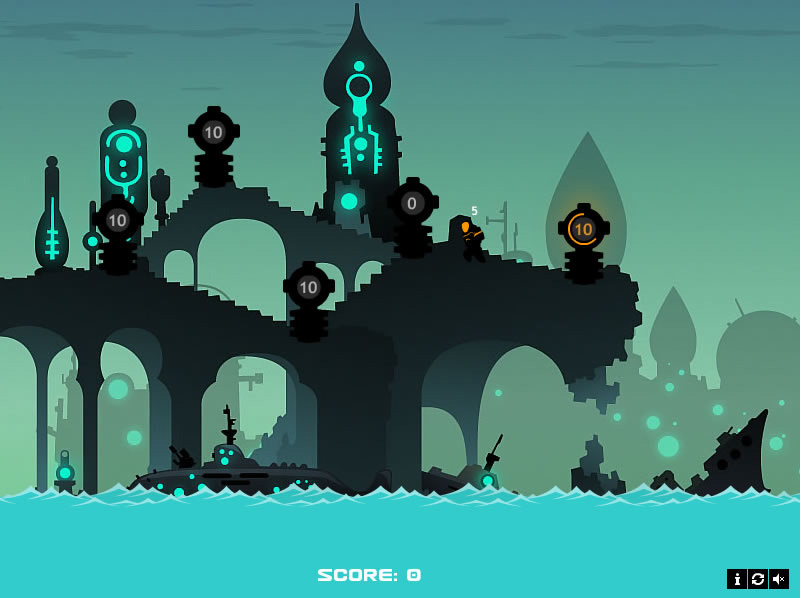Open the info button
Screen dimensions: 801x598
pos(737,579)
